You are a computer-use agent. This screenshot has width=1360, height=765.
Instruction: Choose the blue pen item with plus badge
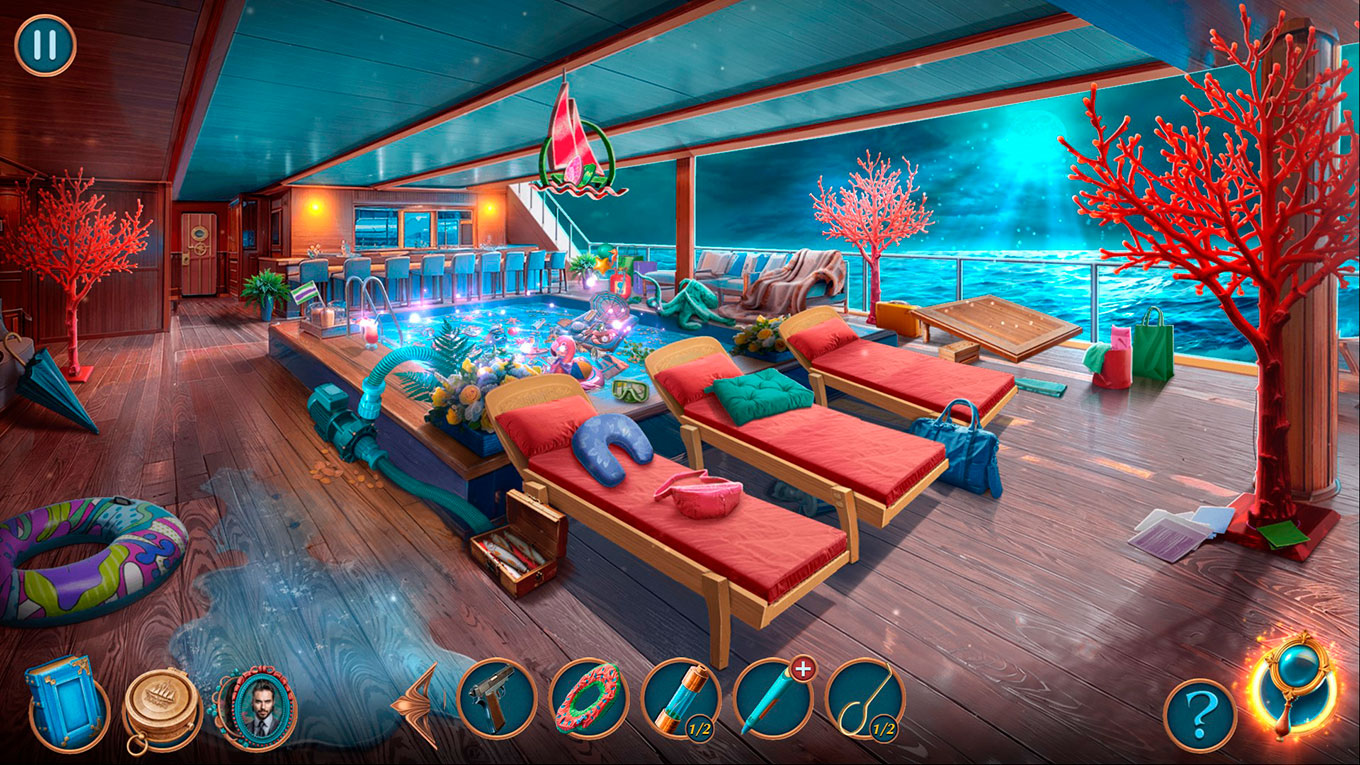tap(773, 699)
